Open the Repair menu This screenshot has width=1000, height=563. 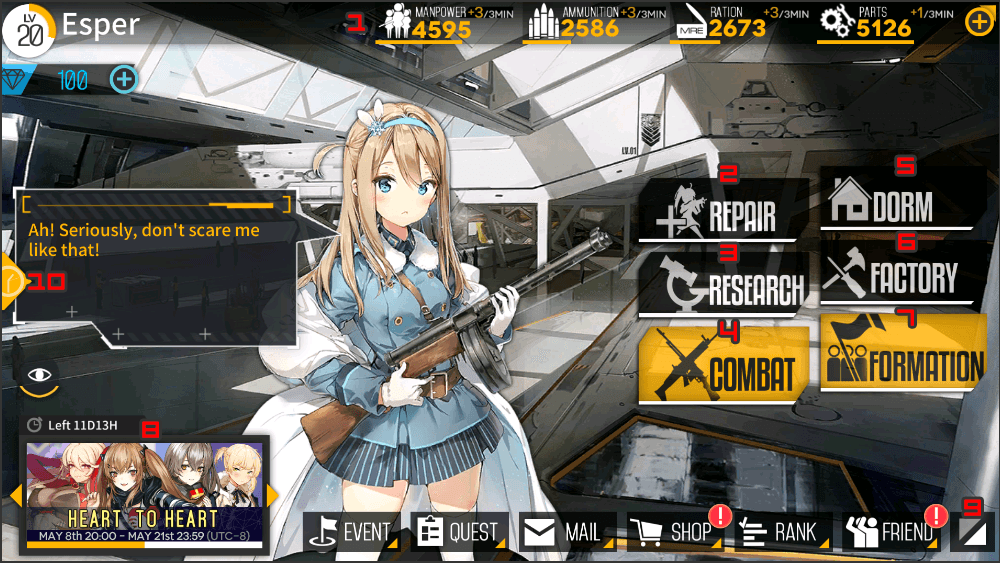[x=720, y=213]
